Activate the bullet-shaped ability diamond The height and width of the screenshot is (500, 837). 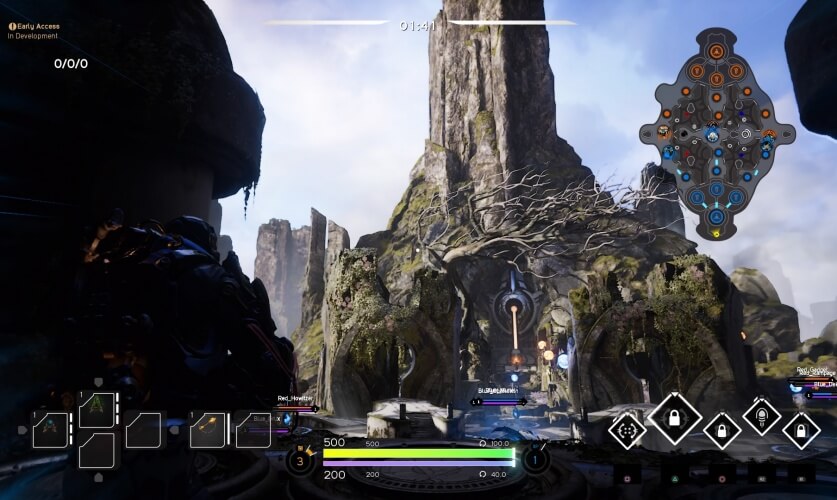click(x=762, y=416)
